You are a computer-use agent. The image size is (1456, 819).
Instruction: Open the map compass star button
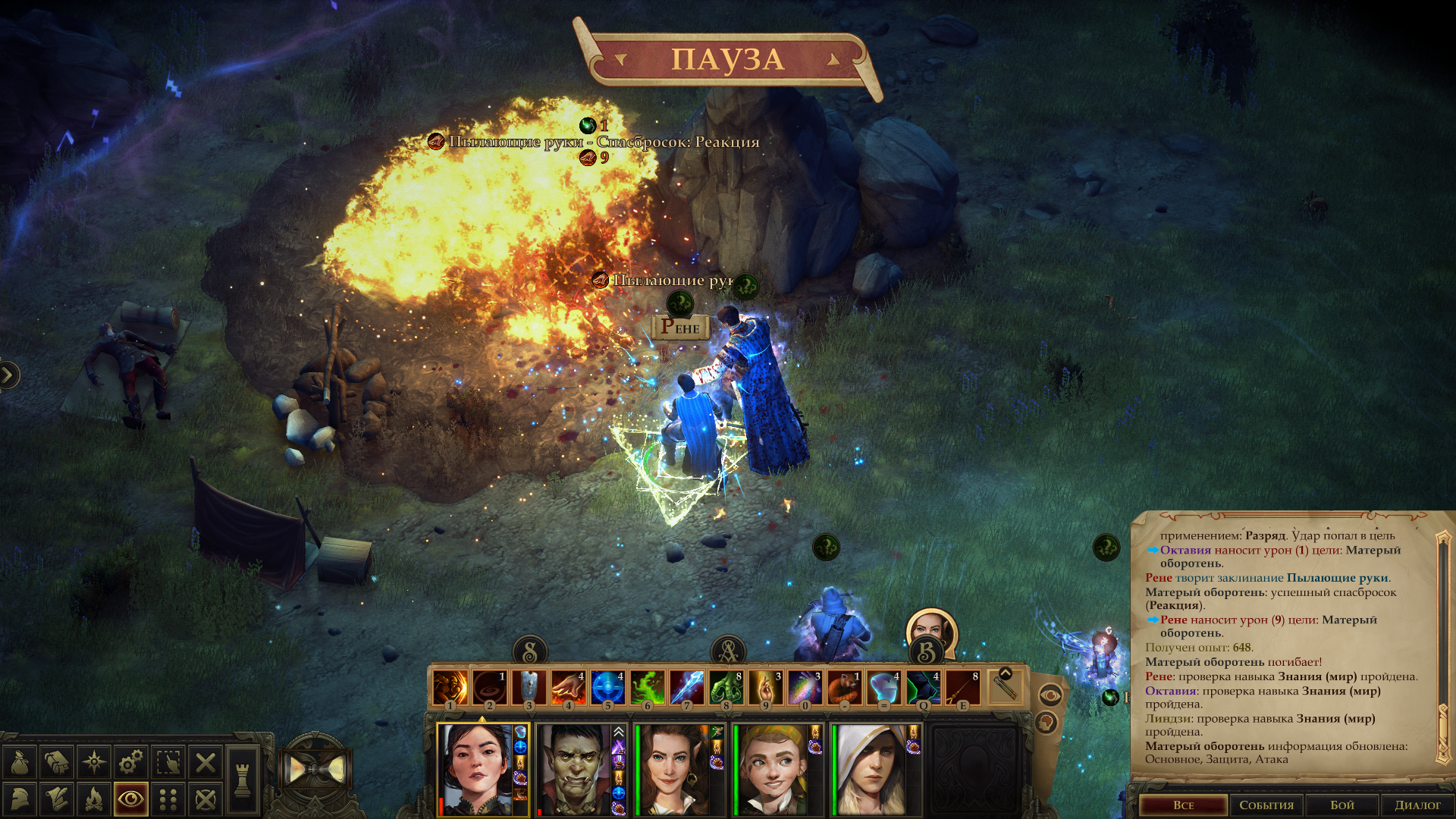(x=94, y=762)
